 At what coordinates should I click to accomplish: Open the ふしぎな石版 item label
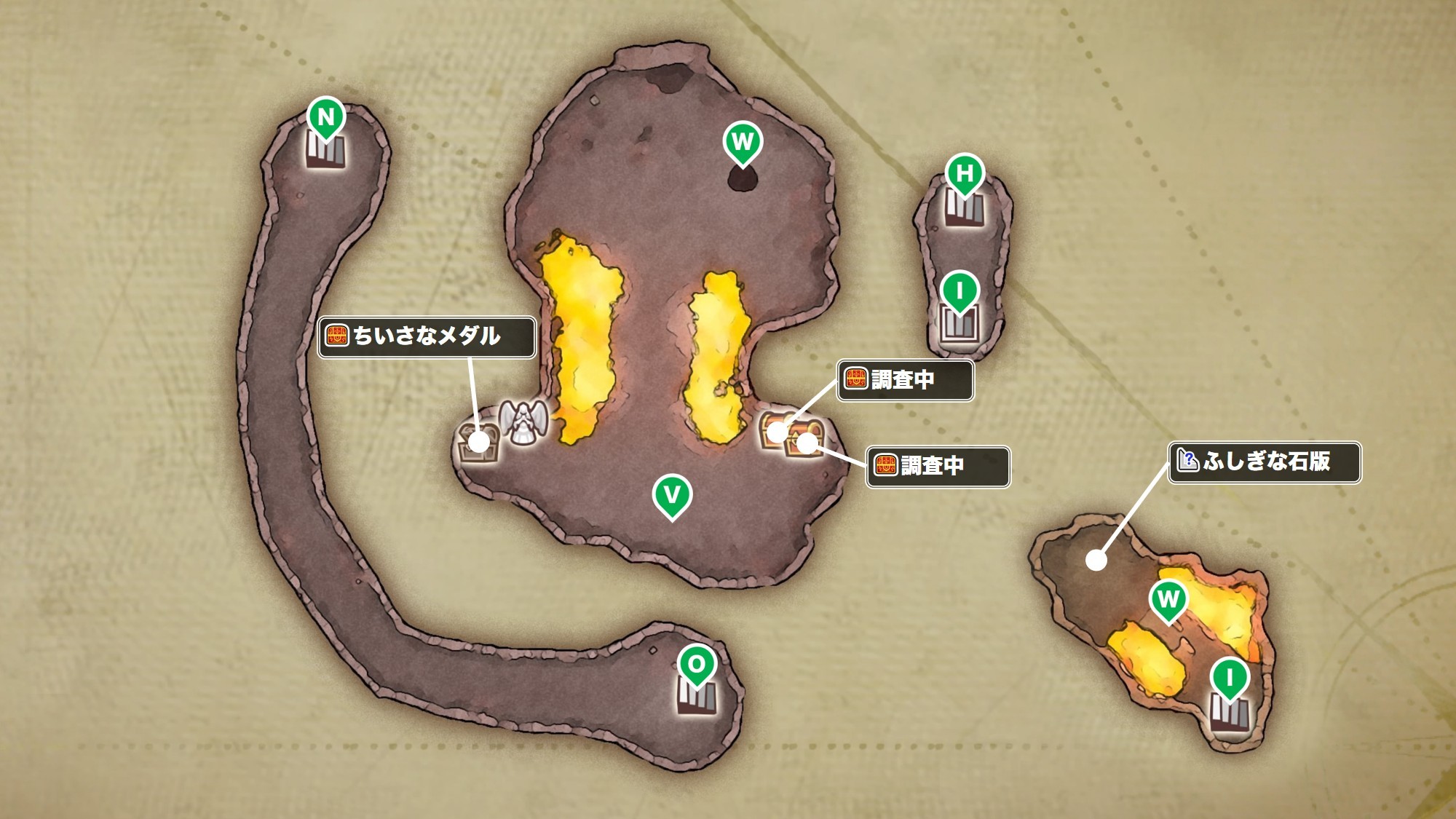[1265, 462]
